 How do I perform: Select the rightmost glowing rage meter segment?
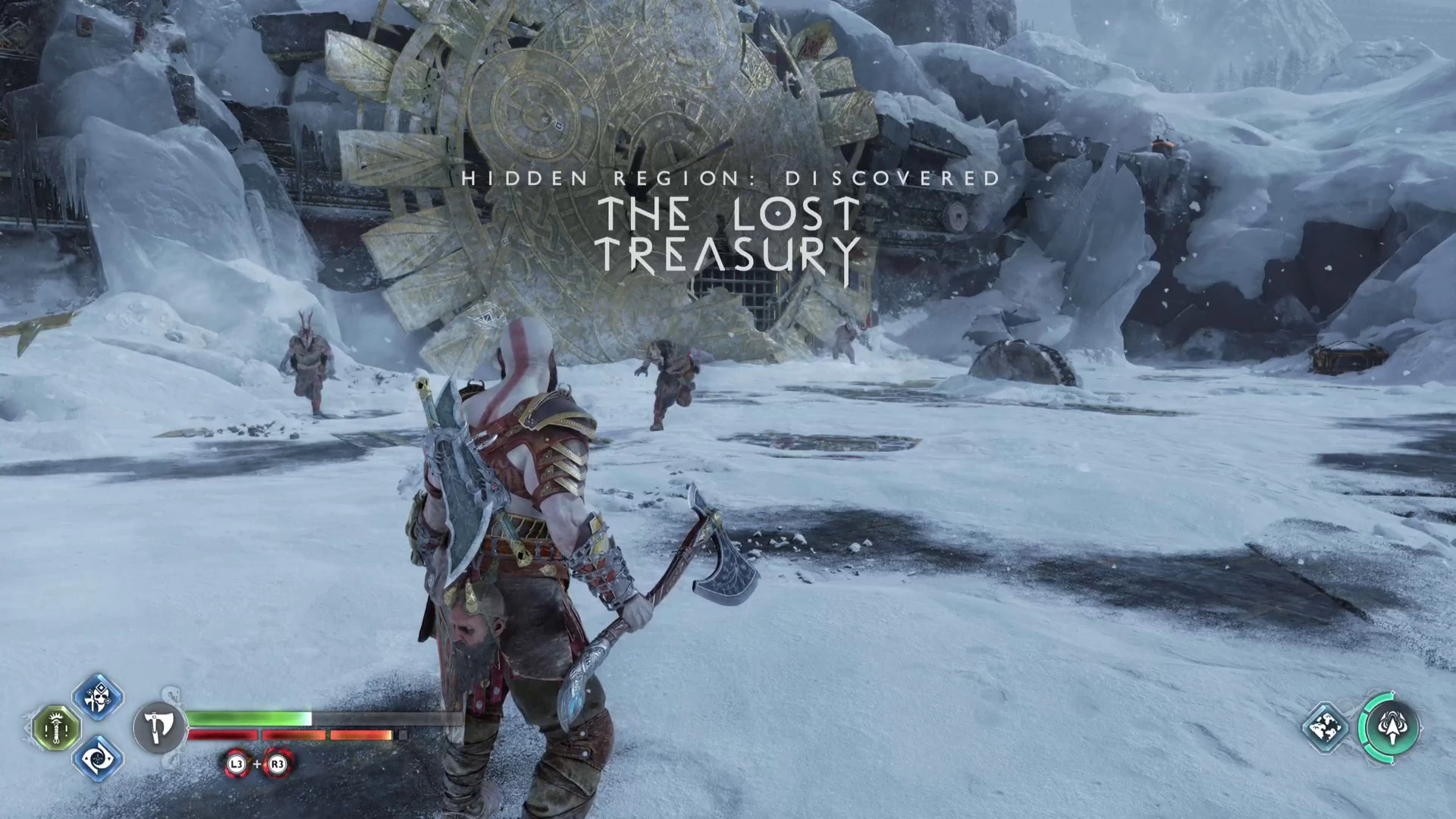tap(362, 736)
